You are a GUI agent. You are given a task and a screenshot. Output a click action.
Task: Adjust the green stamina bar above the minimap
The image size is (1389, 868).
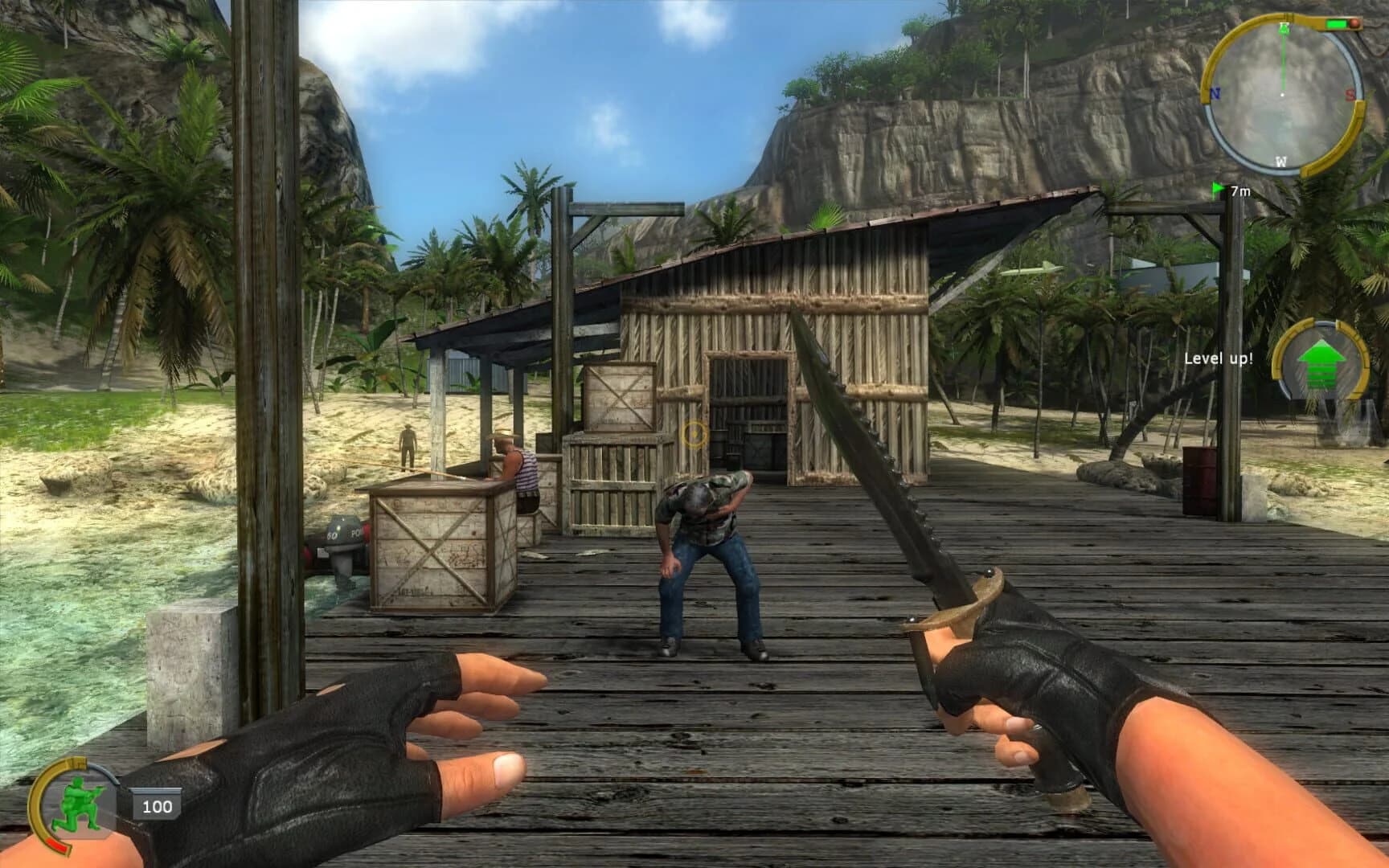tap(1335, 23)
